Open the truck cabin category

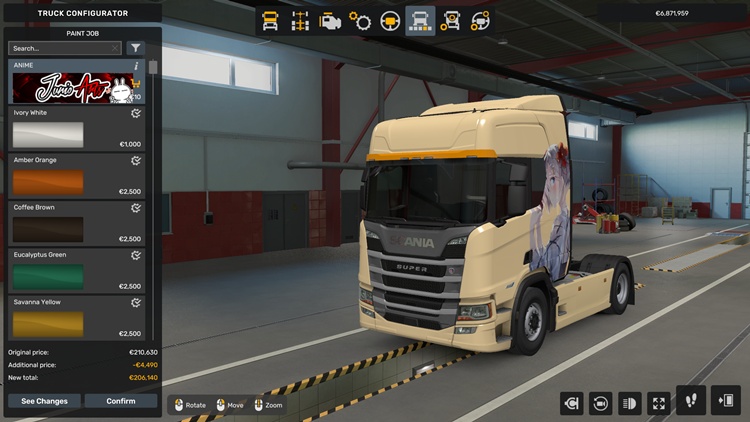pos(270,20)
